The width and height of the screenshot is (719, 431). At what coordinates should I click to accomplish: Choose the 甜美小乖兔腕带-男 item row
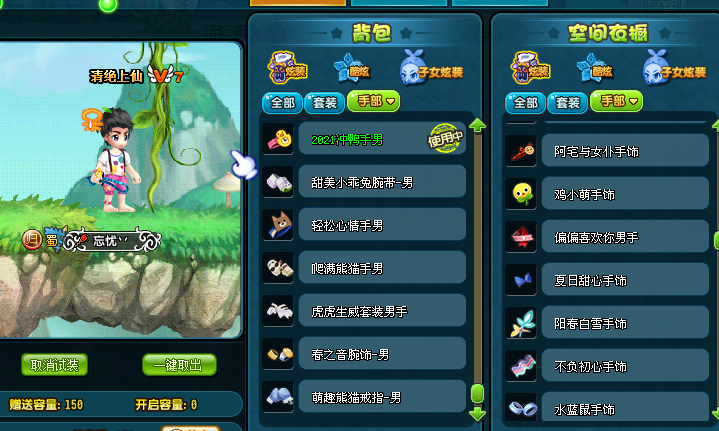coord(364,182)
